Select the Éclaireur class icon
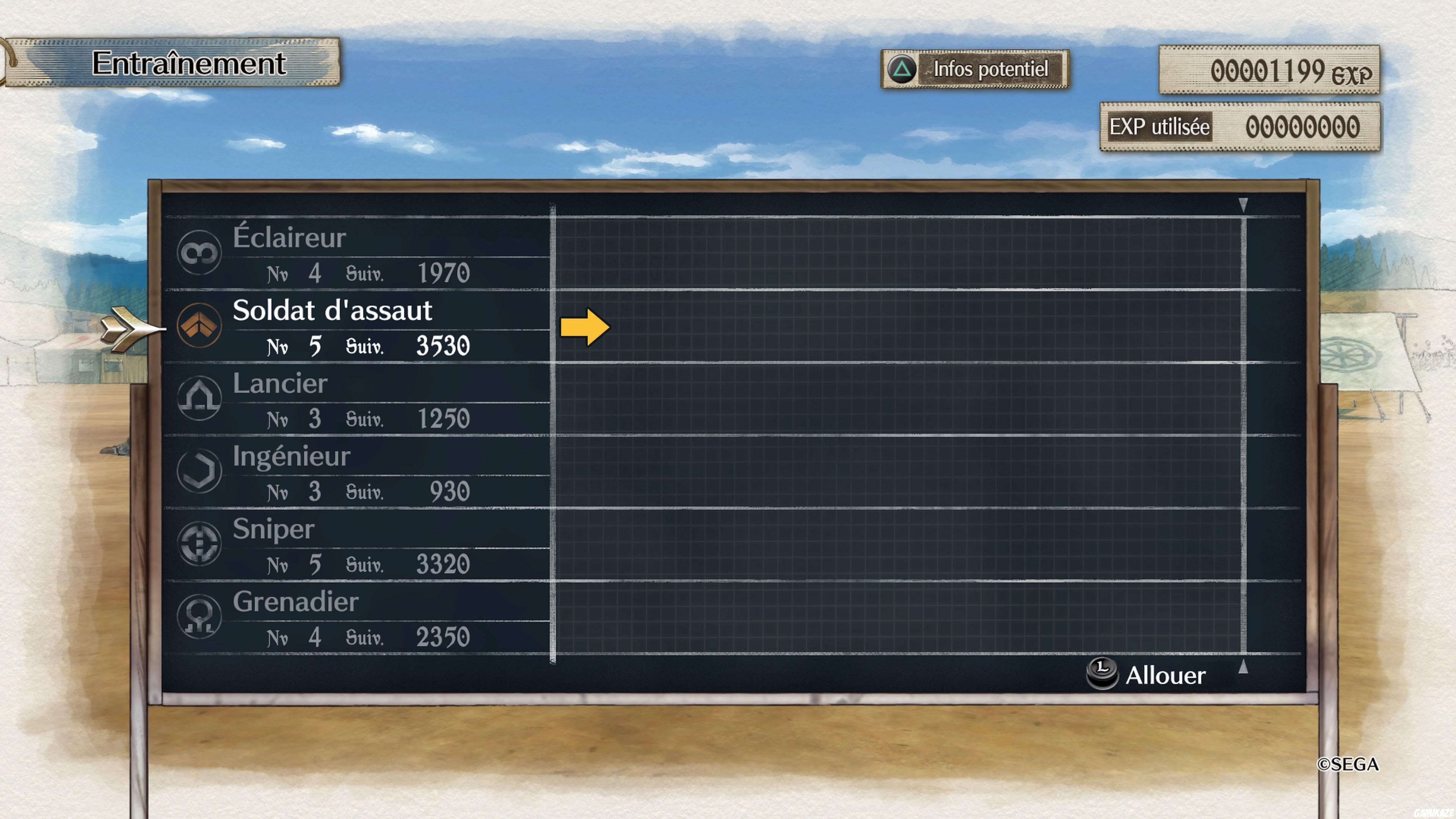Image resolution: width=1456 pixels, height=819 pixels. coord(199,253)
